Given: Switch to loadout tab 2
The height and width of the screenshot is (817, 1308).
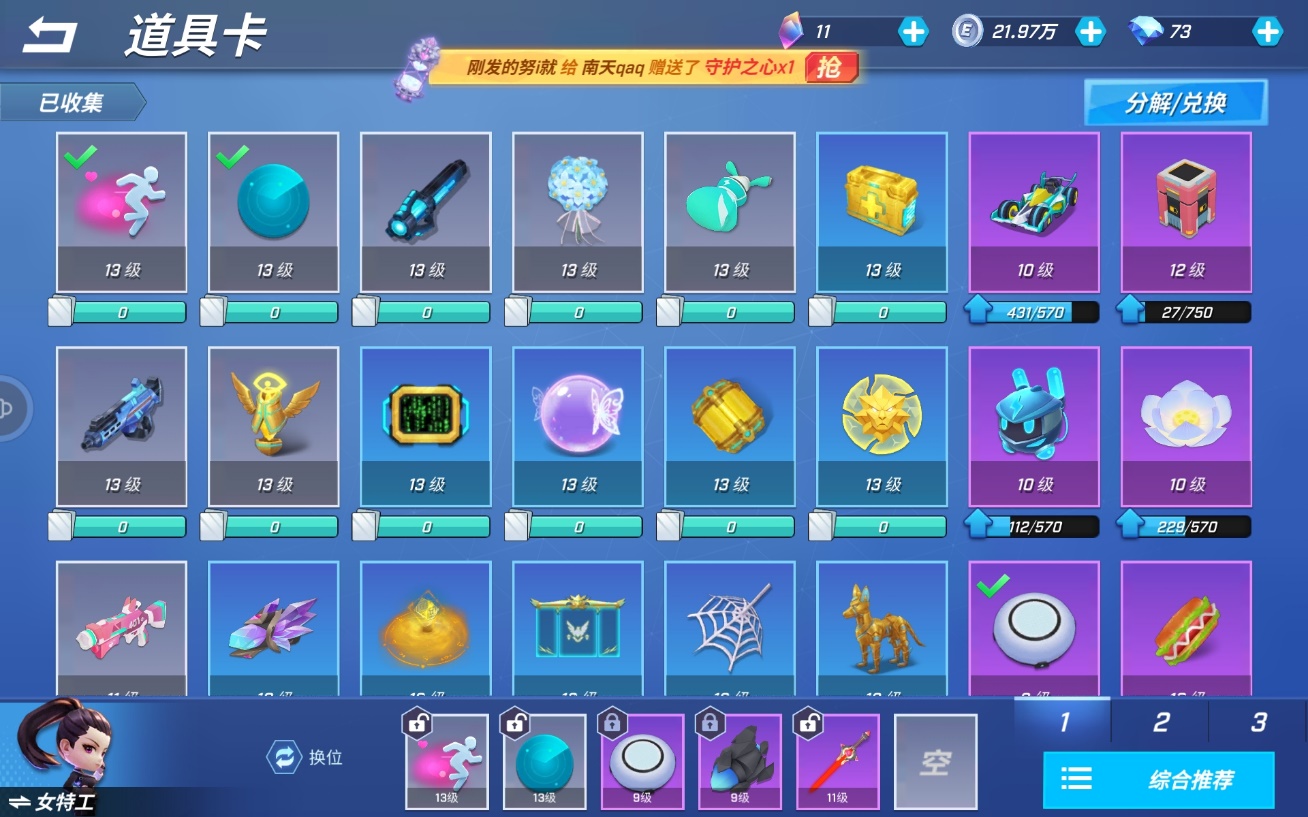Looking at the screenshot, I should click(x=1160, y=722).
